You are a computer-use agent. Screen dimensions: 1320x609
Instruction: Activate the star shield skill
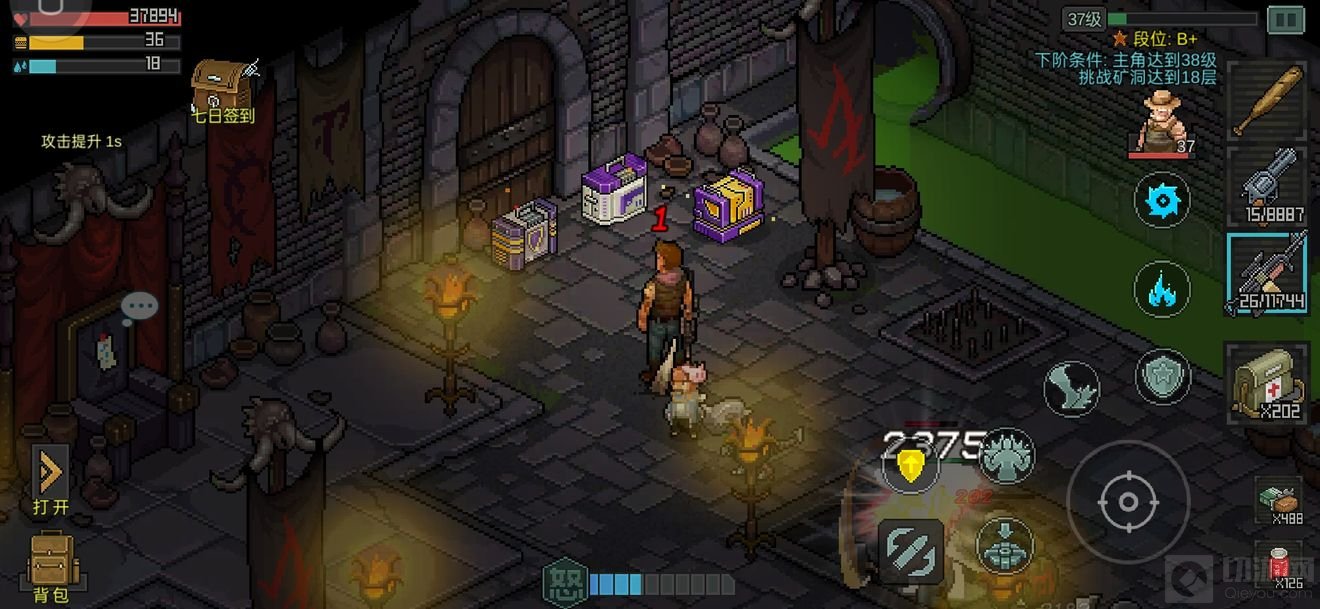coord(1163,377)
